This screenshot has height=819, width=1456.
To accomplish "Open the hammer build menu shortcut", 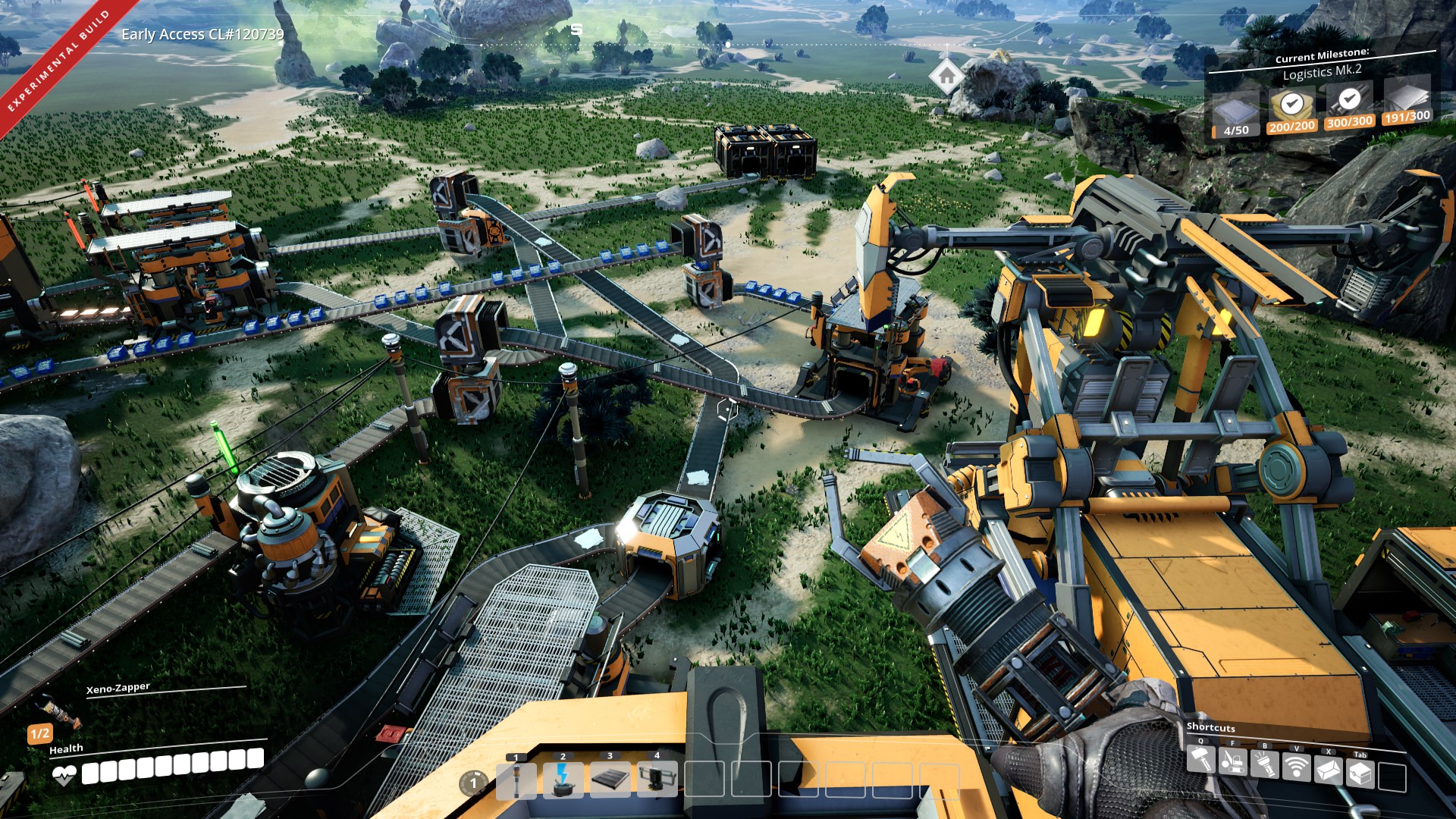I will 1200,759.
